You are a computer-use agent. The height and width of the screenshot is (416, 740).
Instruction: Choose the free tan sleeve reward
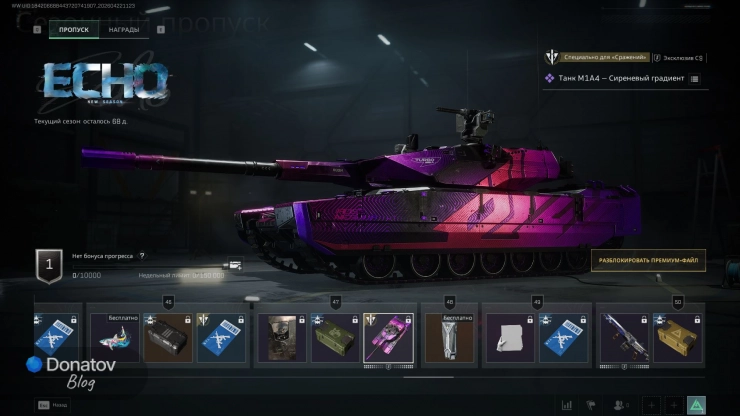point(450,337)
